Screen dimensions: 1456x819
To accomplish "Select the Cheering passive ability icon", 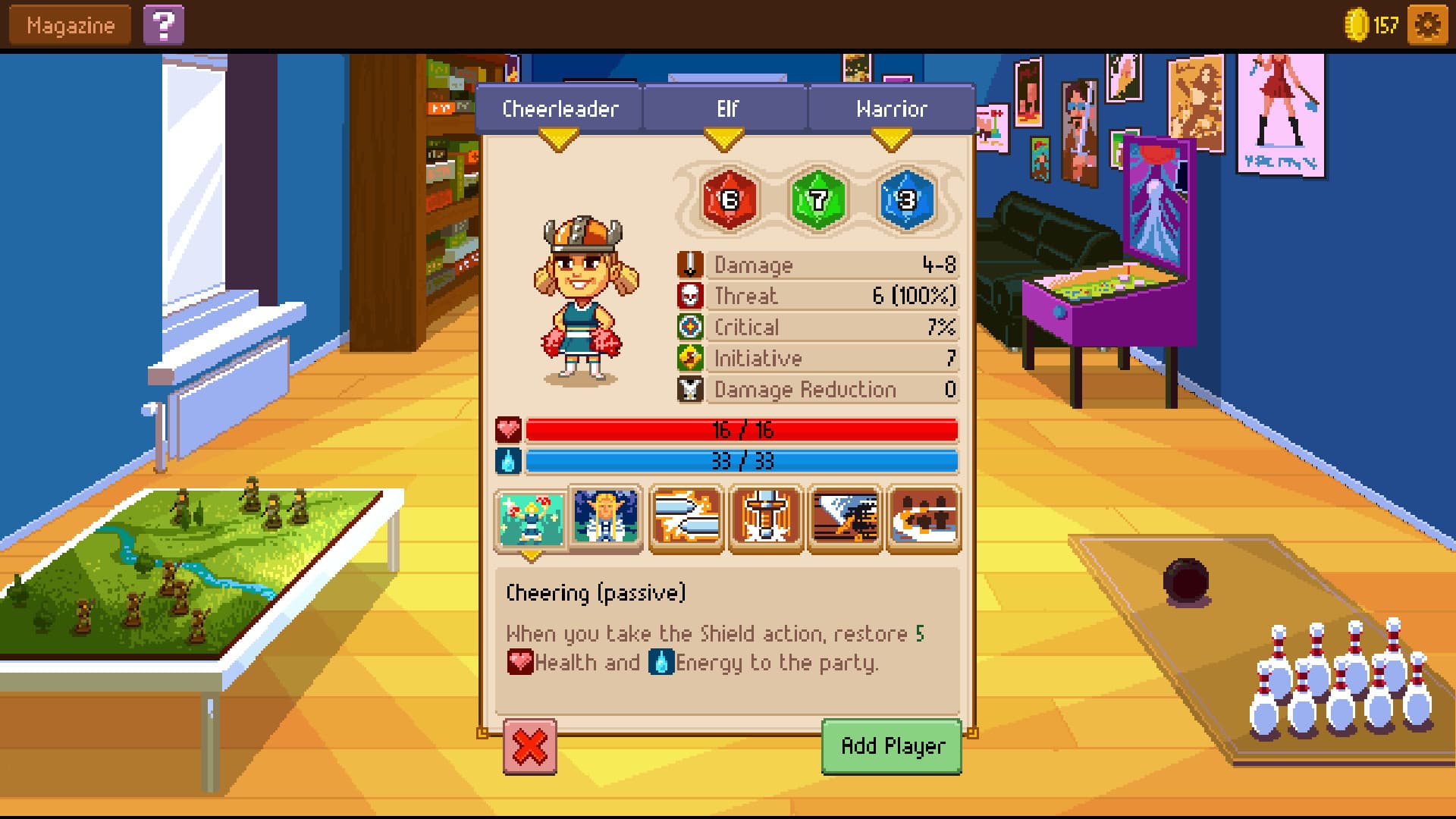I will tap(532, 519).
